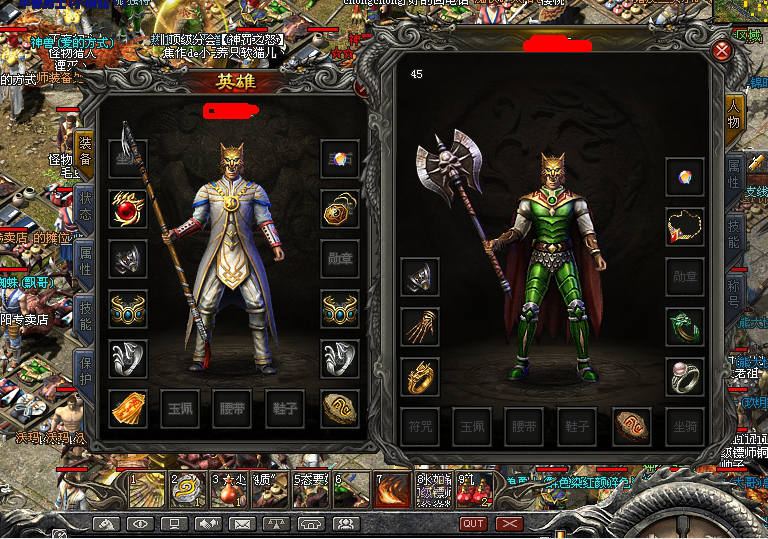The height and width of the screenshot is (539, 768).
Task: Click the eye icon button on bottom bar
Action: tap(140, 524)
